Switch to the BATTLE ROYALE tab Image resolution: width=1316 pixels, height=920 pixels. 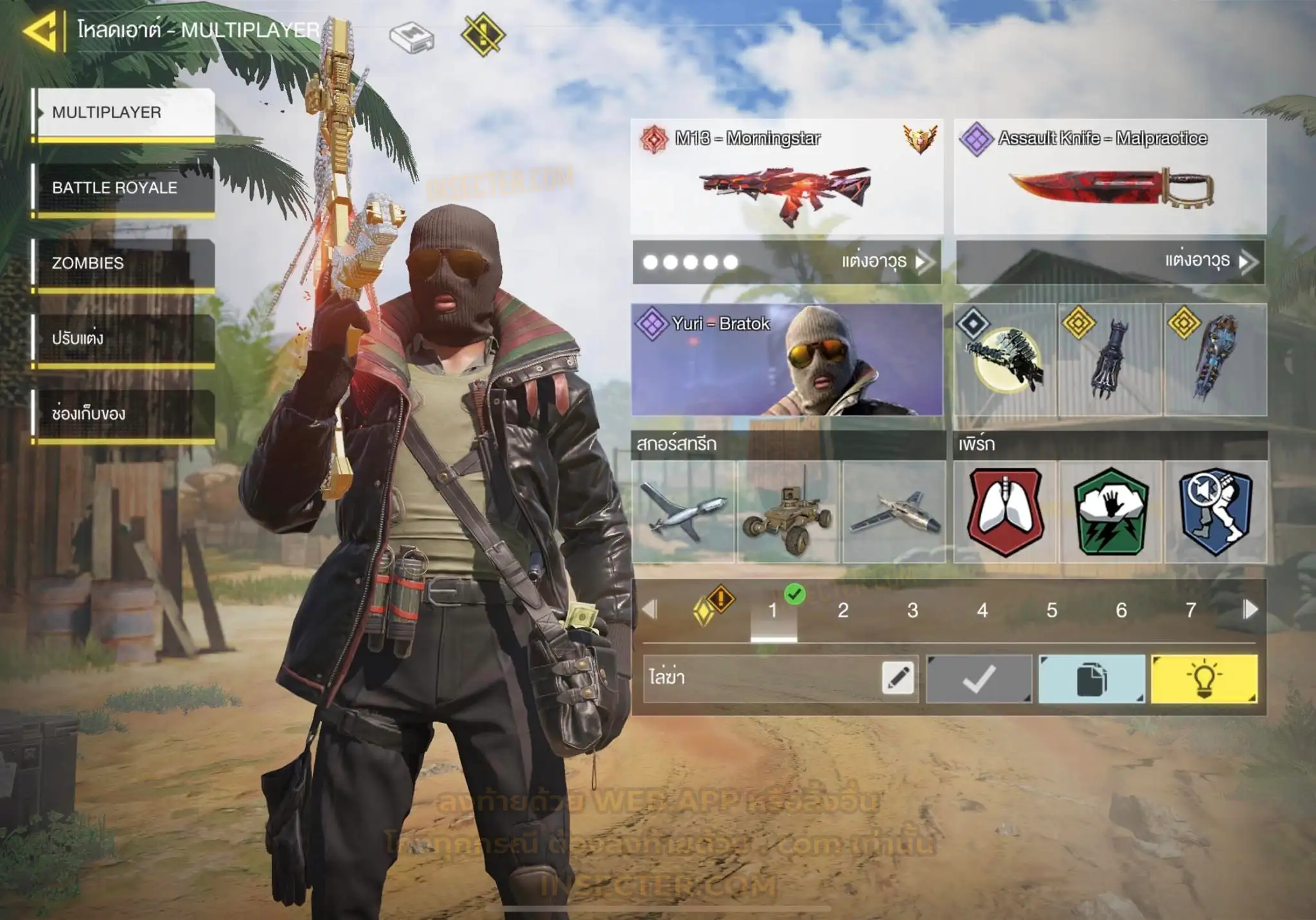point(124,188)
